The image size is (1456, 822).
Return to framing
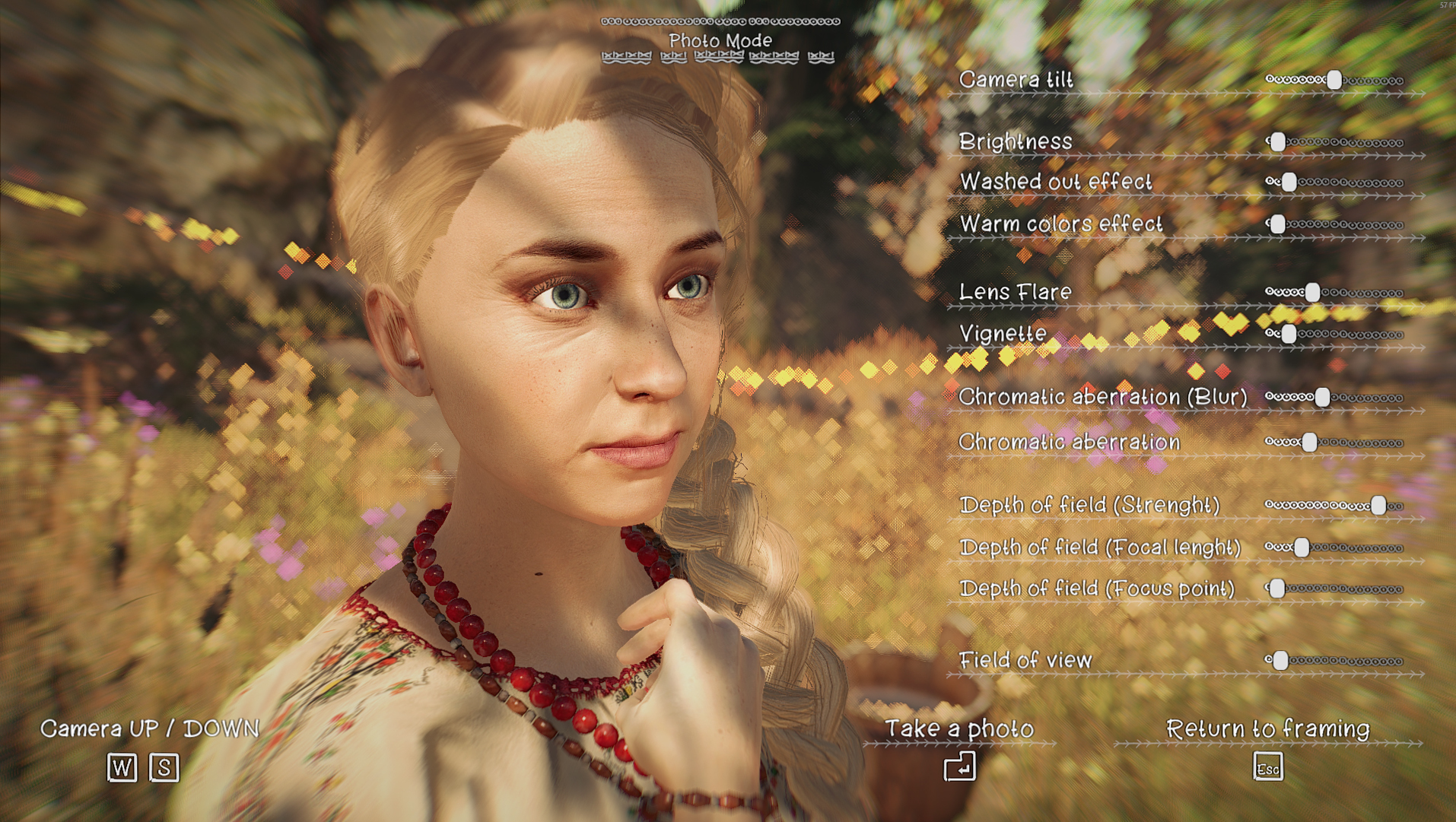[1267, 766]
